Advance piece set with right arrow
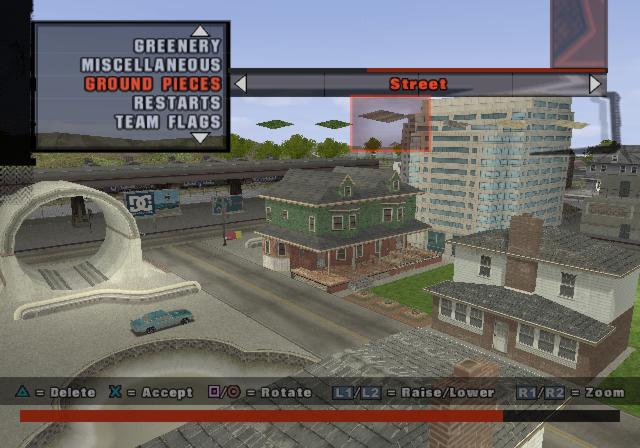Screen dimensions: 640x448 [x=596, y=84]
